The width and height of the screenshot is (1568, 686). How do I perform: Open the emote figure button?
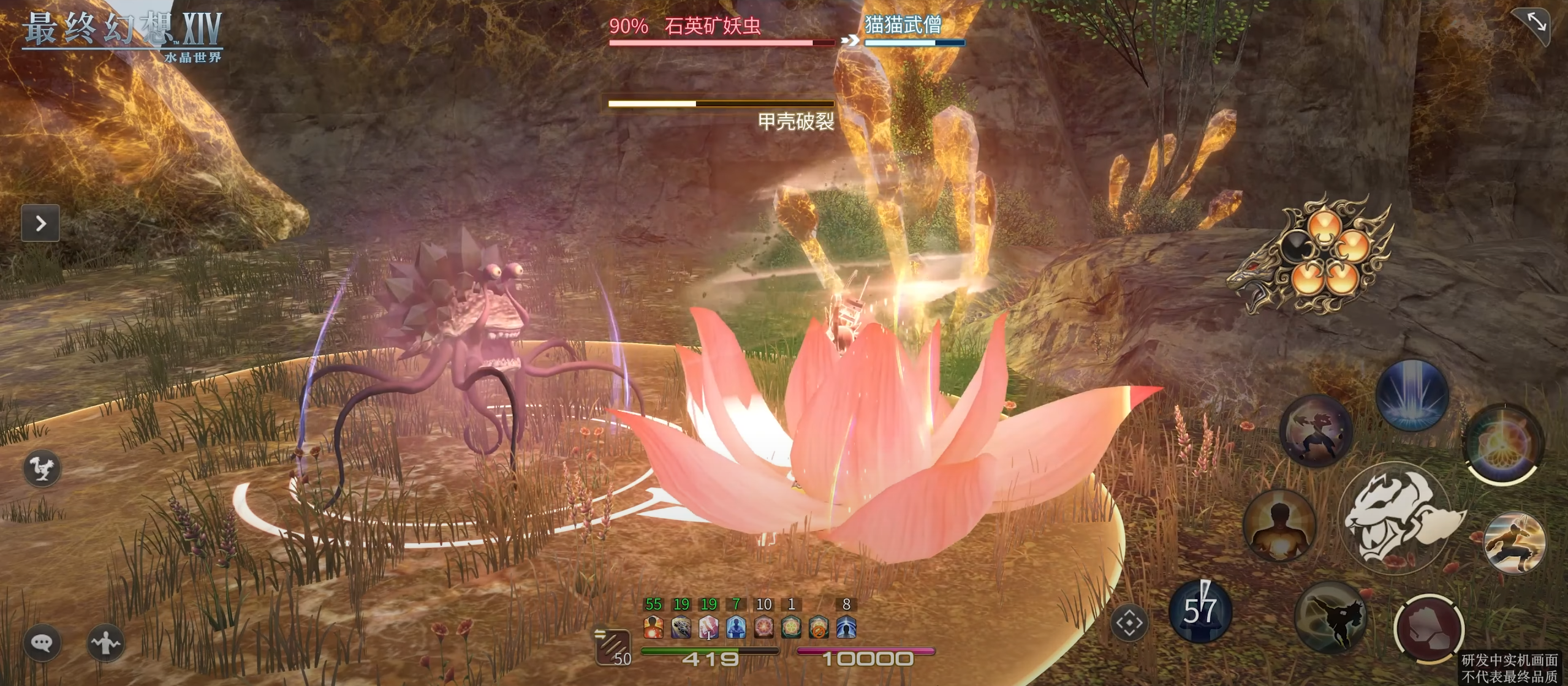coord(105,643)
